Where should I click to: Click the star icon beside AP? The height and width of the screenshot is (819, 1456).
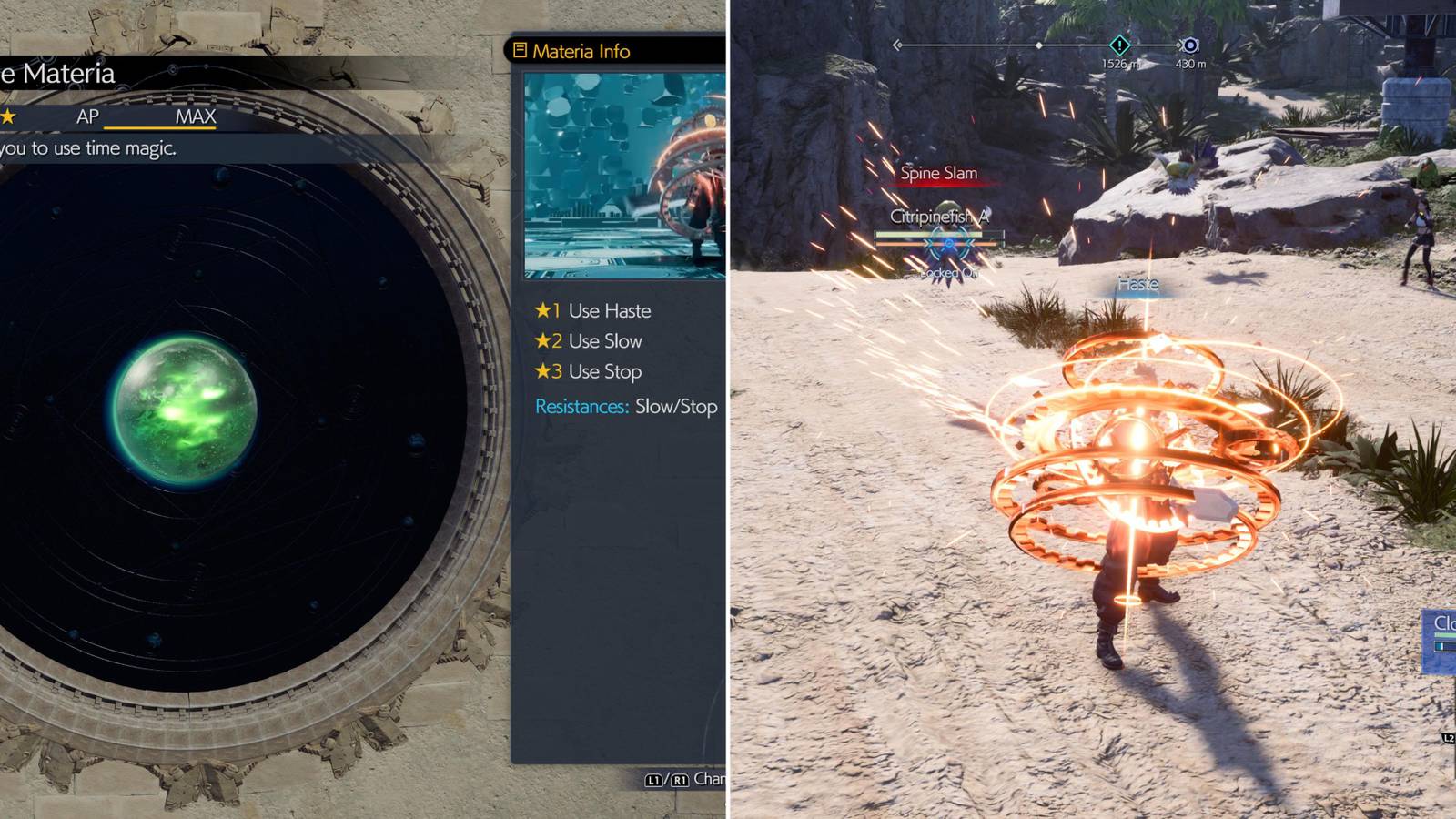click(x=9, y=116)
